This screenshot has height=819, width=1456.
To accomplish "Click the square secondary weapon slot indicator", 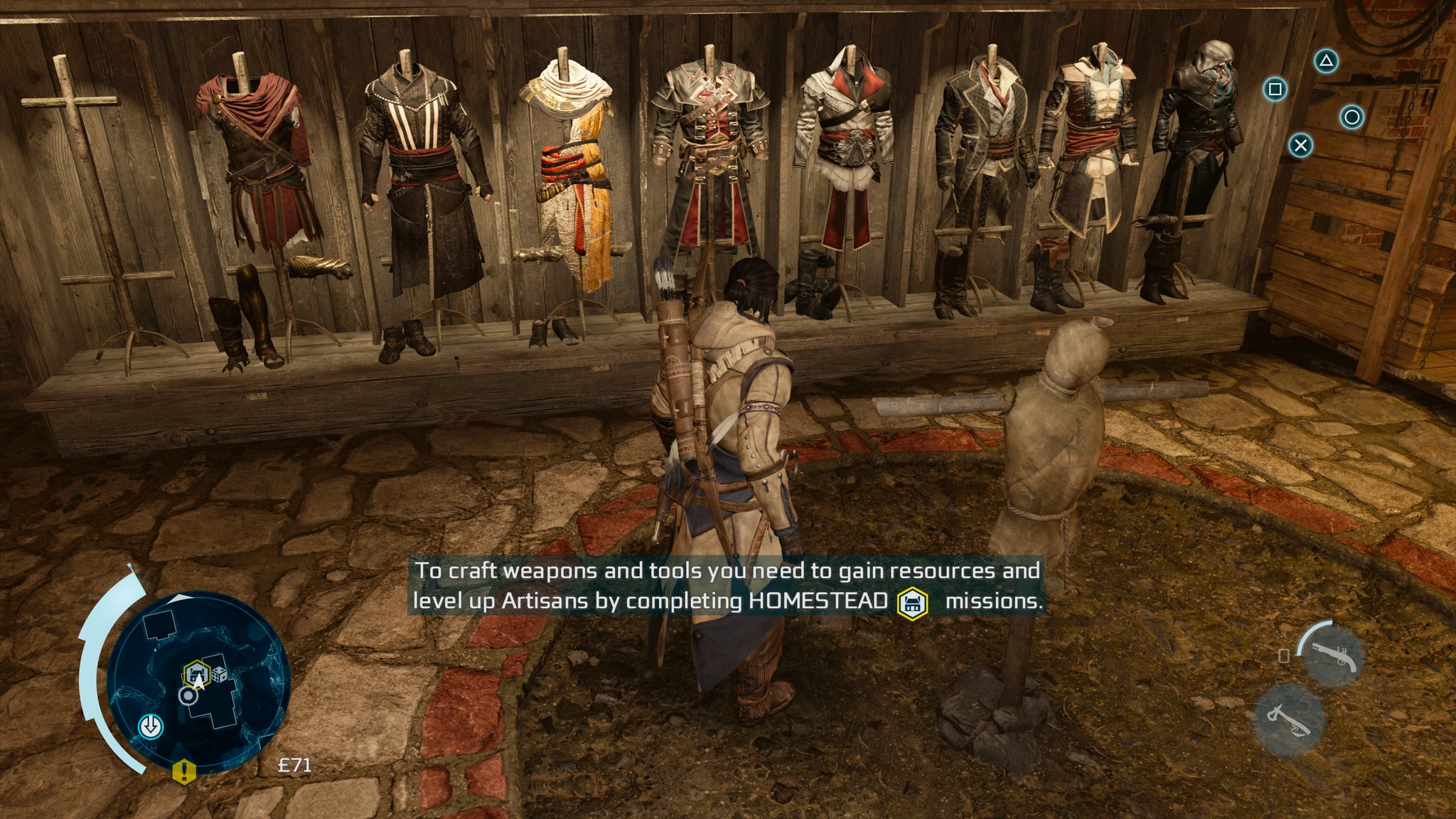I will click(x=1283, y=655).
